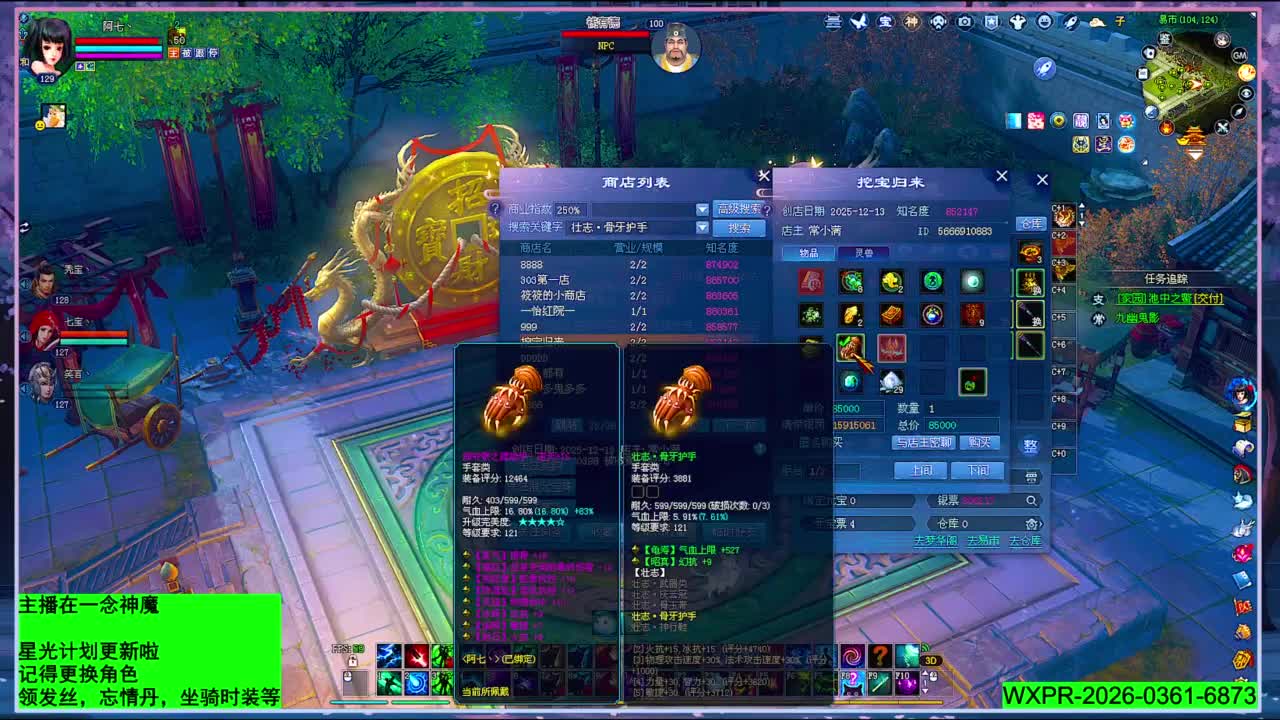Open the 宝 treasure icon in the top bar
Viewport: 1280px width, 720px height.
pyautogui.click(x=884, y=22)
